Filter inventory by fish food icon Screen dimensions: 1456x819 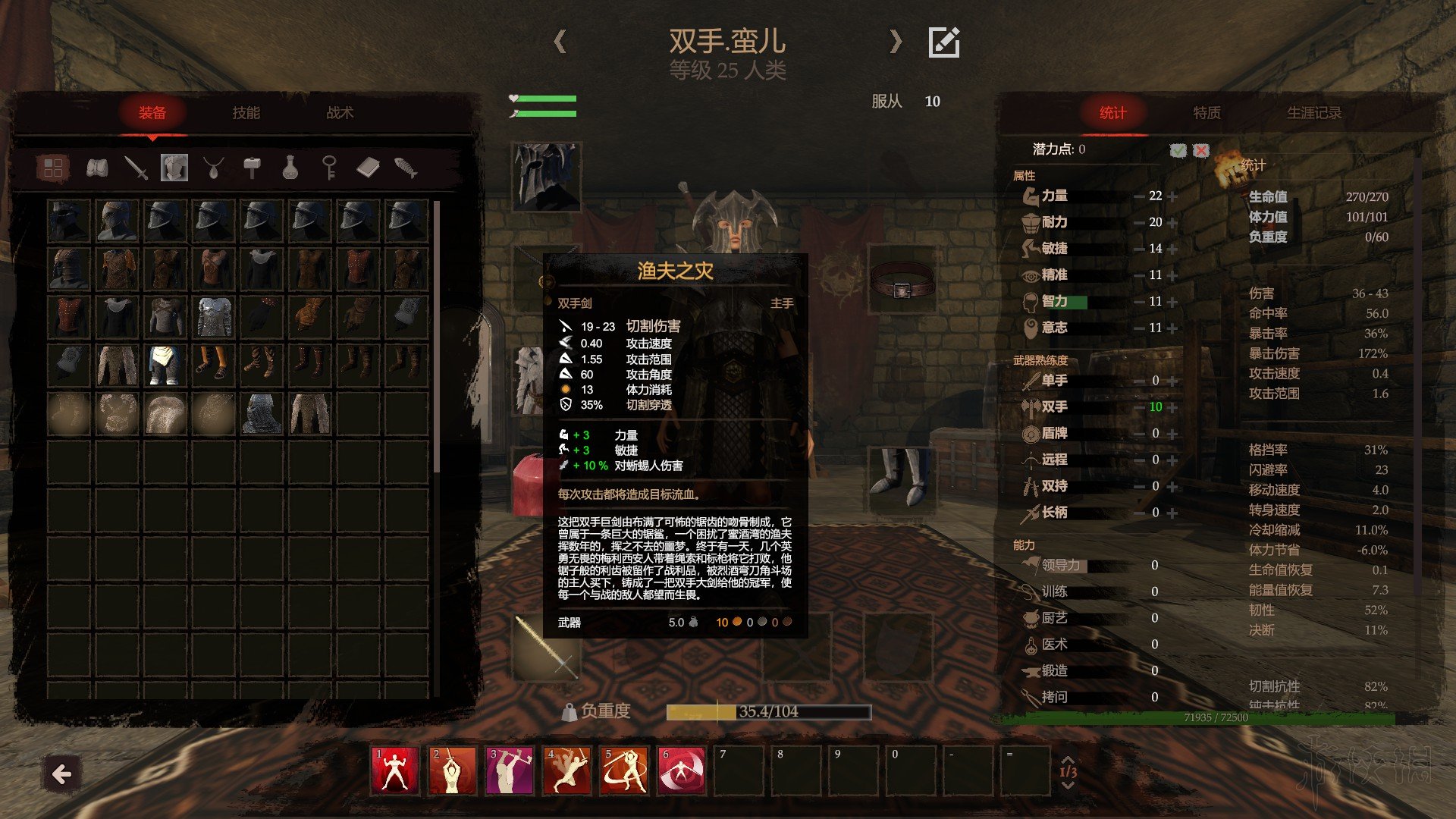(406, 168)
